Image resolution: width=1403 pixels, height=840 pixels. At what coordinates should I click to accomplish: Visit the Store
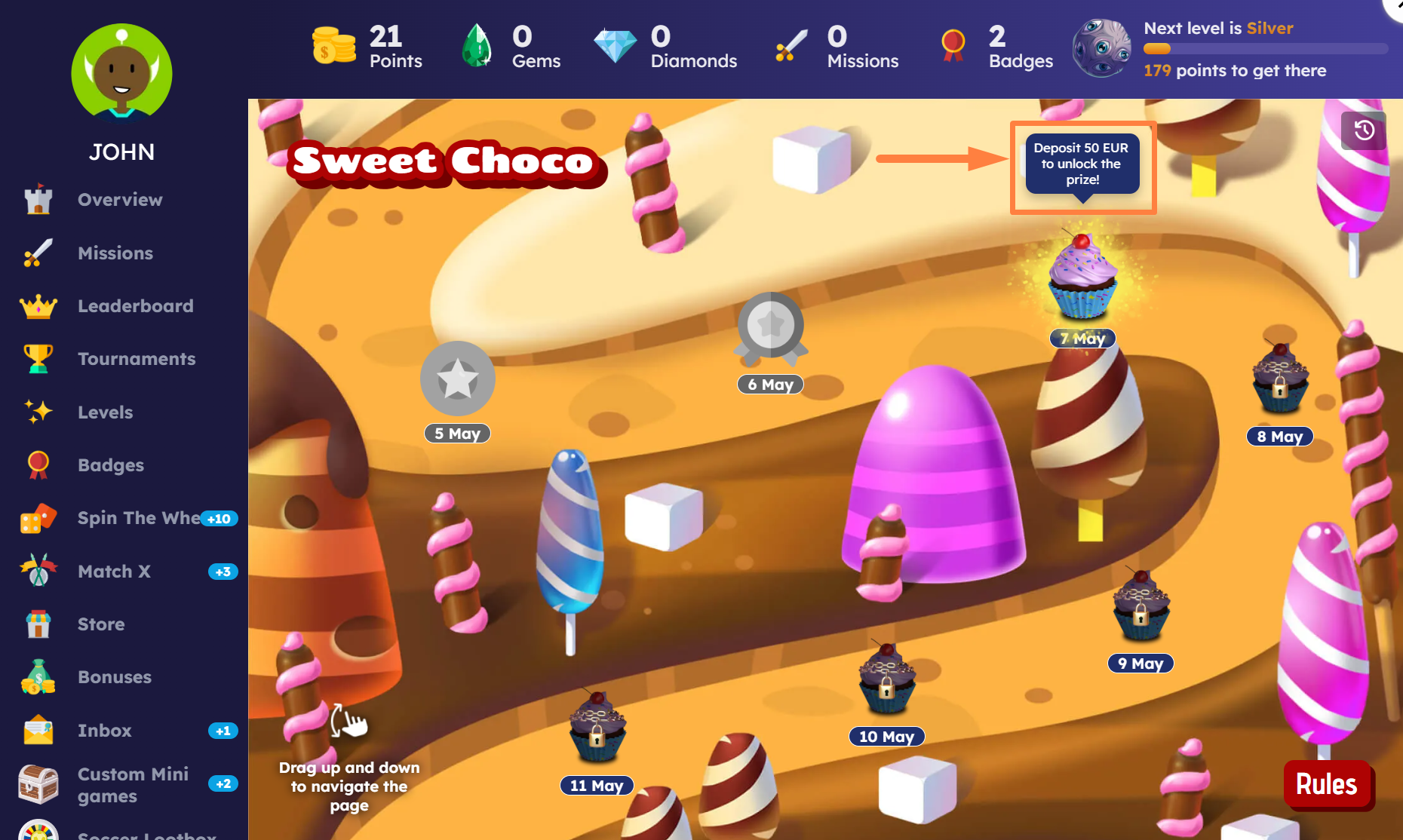[x=101, y=624]
